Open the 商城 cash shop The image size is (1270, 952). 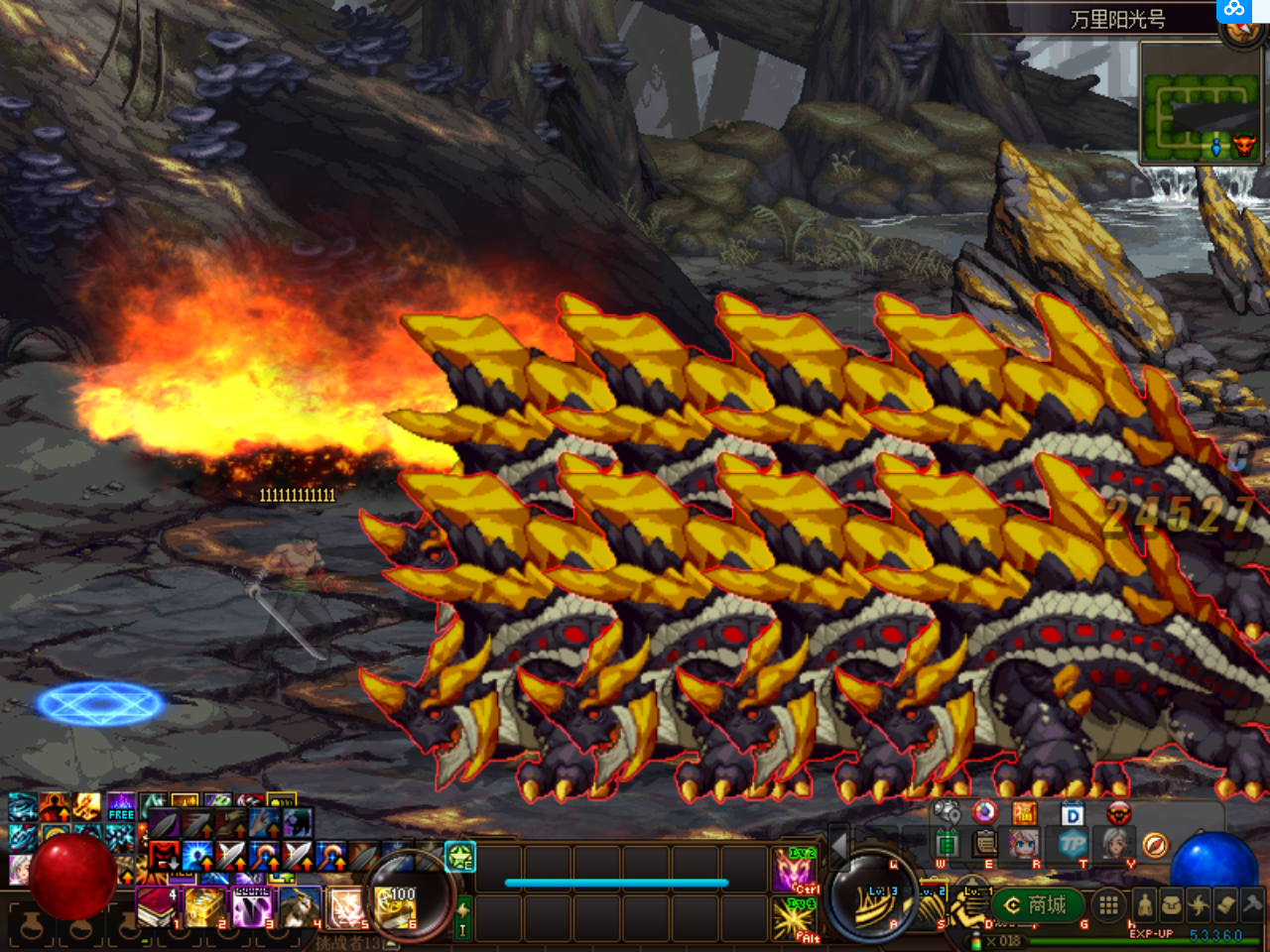pos(1037,903)
